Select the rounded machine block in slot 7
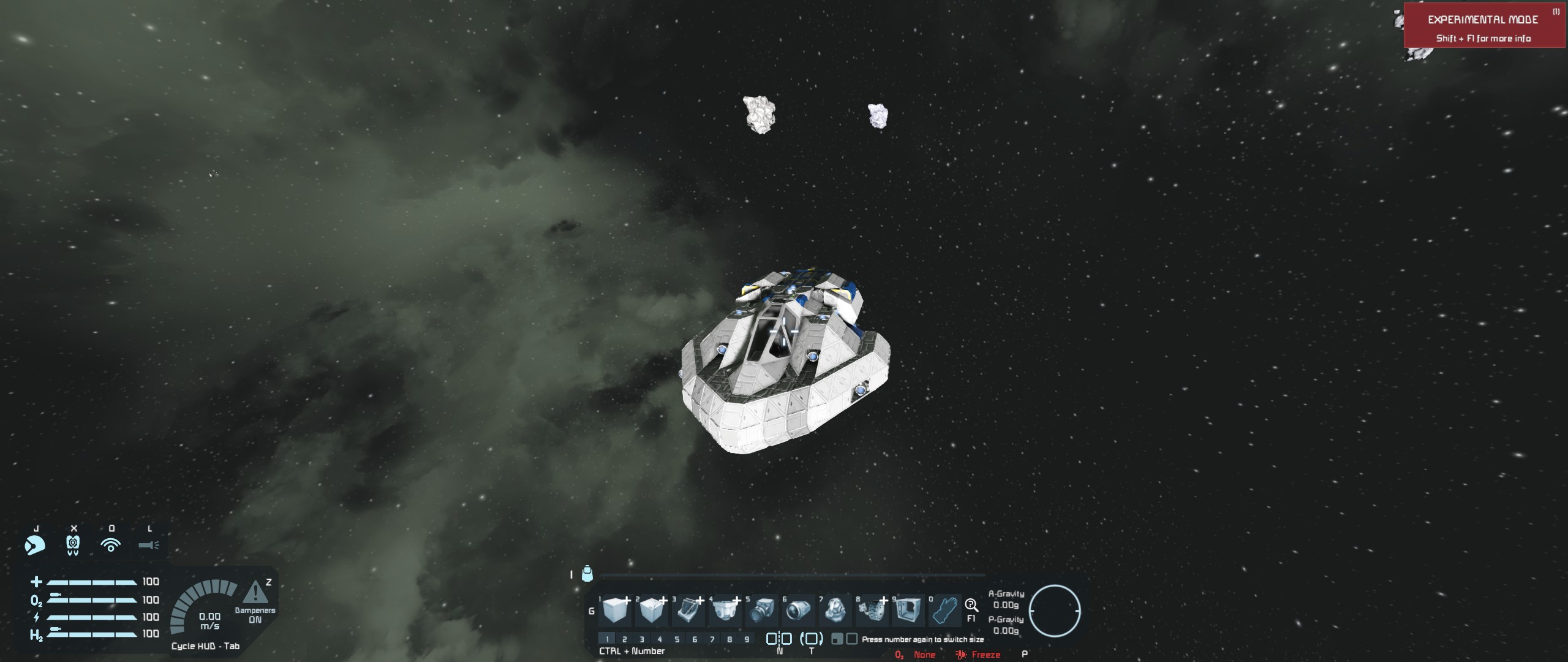 (835, 611)
